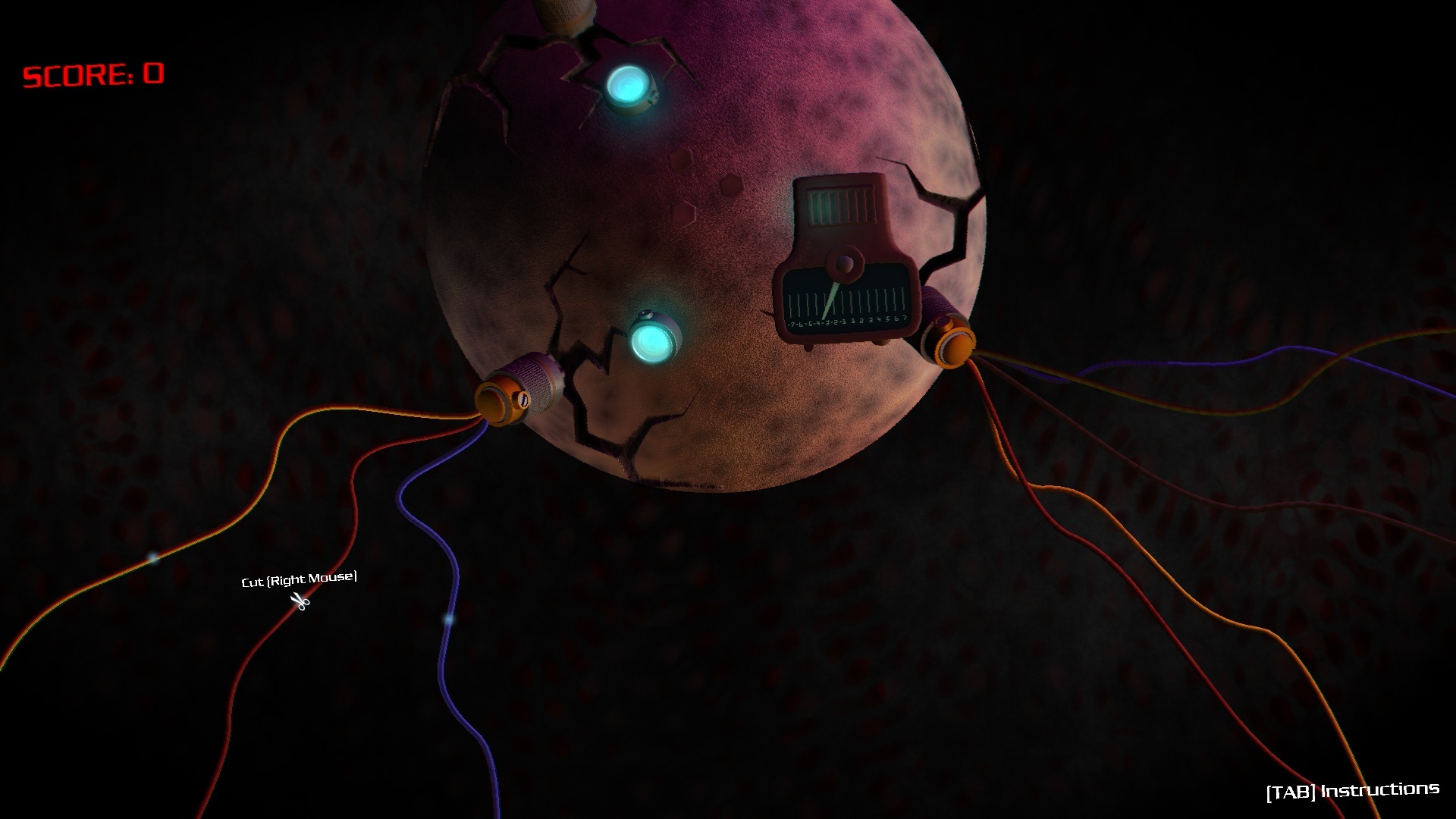Click the green vent grille above the gauge
The image size is (1456, 819).
pos(839,205)
